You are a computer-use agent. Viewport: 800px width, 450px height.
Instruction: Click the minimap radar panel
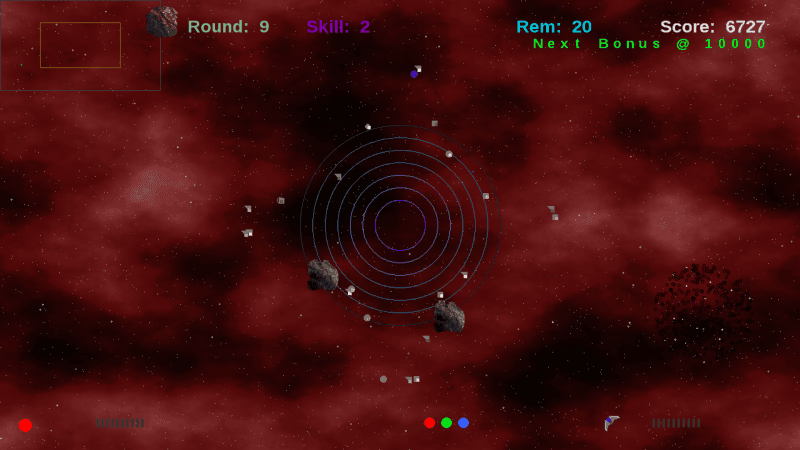click(80, 46)
